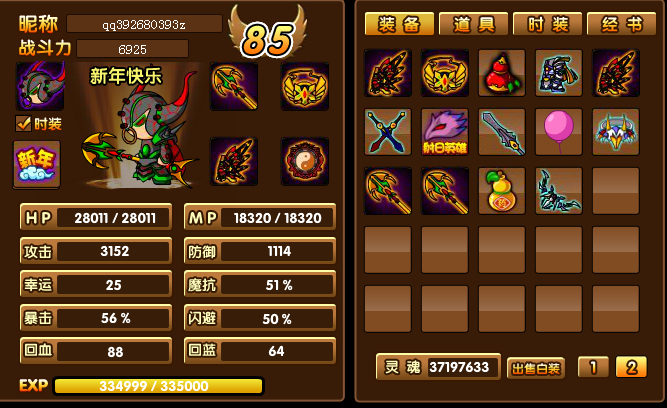Viewport: 667px width, 408px height.
Task: Open the 经书 scriptures tab
Action: coord(621,24)
